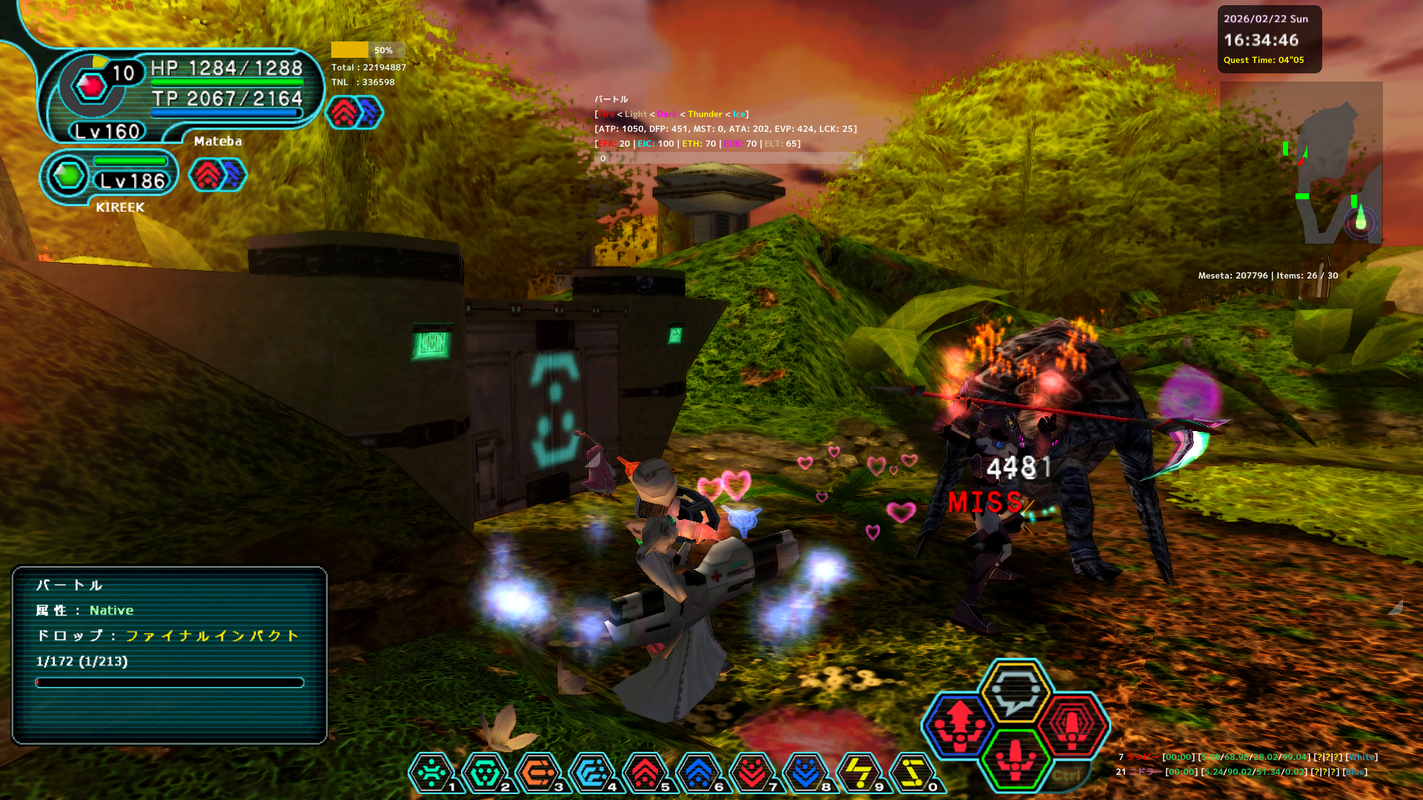Cast the orange technique in slot 3
The image size is (1423, 800).
pyautogui.click(x=538, y=772)
